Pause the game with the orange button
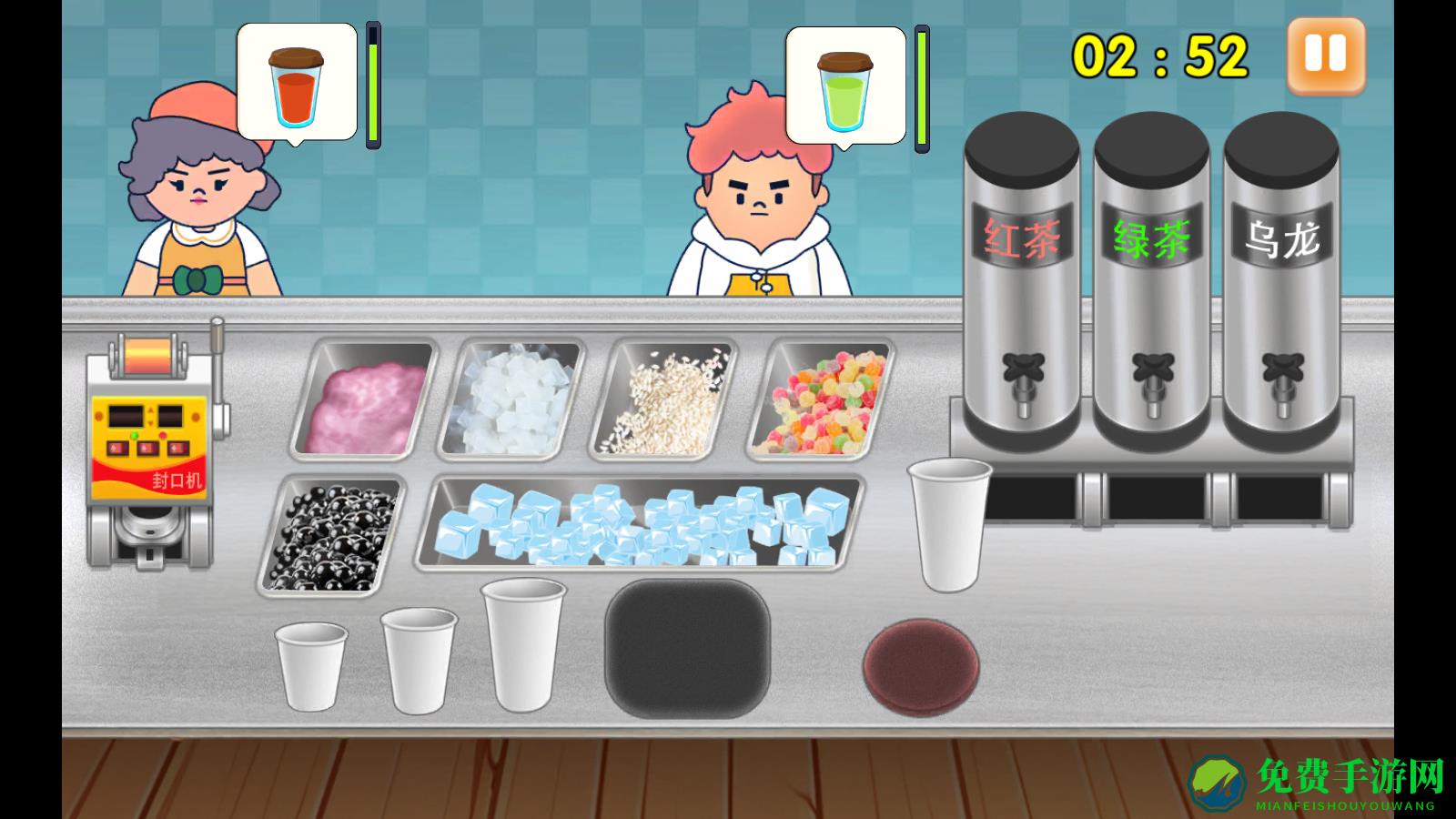The image size is (1456, 819). click(x=1326, y=55)
